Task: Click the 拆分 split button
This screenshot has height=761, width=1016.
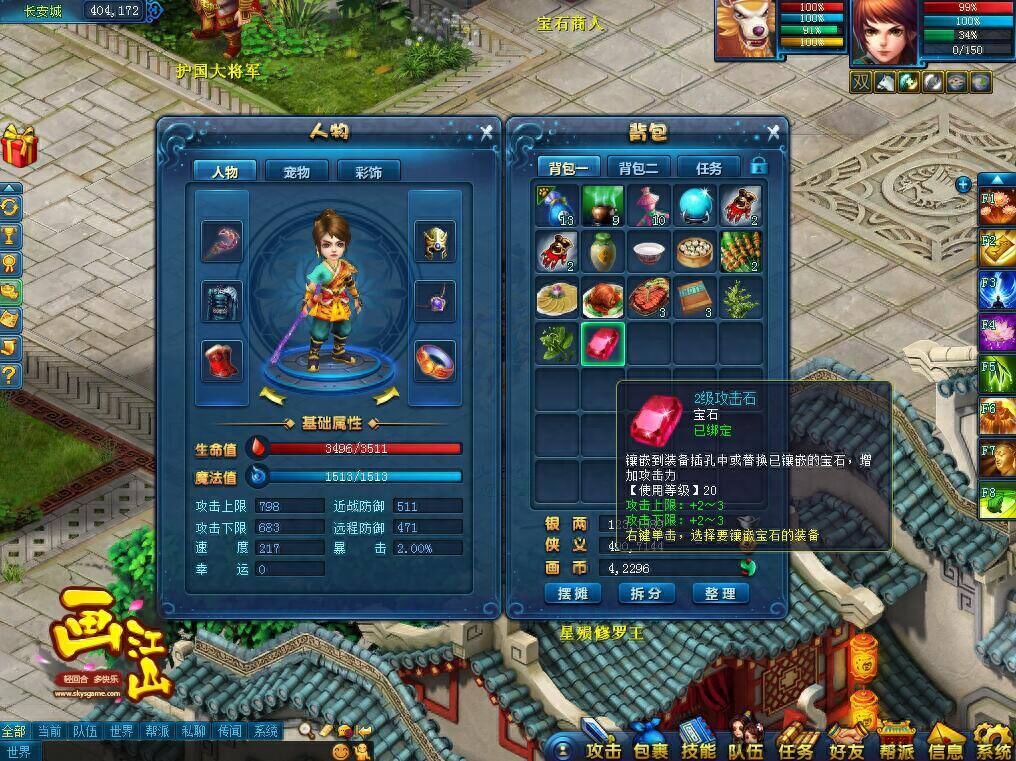Action: [x=647, y=593]
